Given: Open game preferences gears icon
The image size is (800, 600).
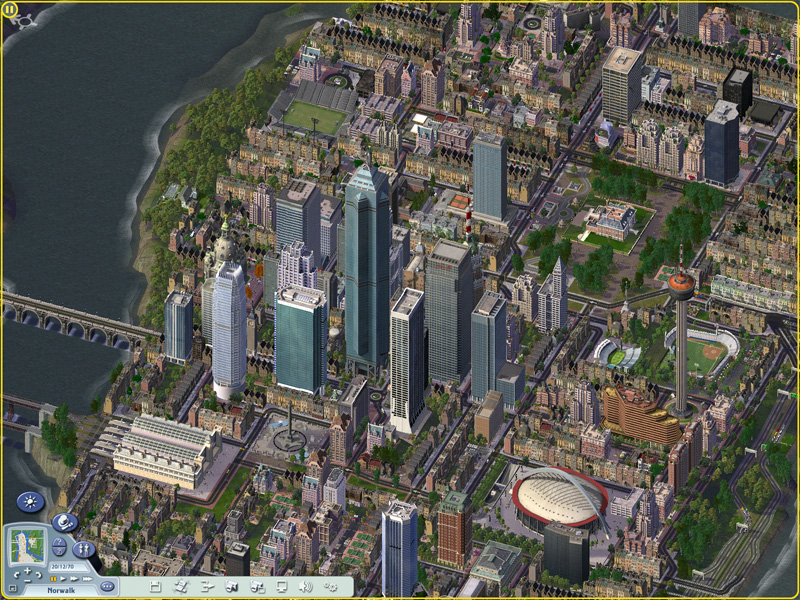Looking at the screenshot, I should 331,586.
